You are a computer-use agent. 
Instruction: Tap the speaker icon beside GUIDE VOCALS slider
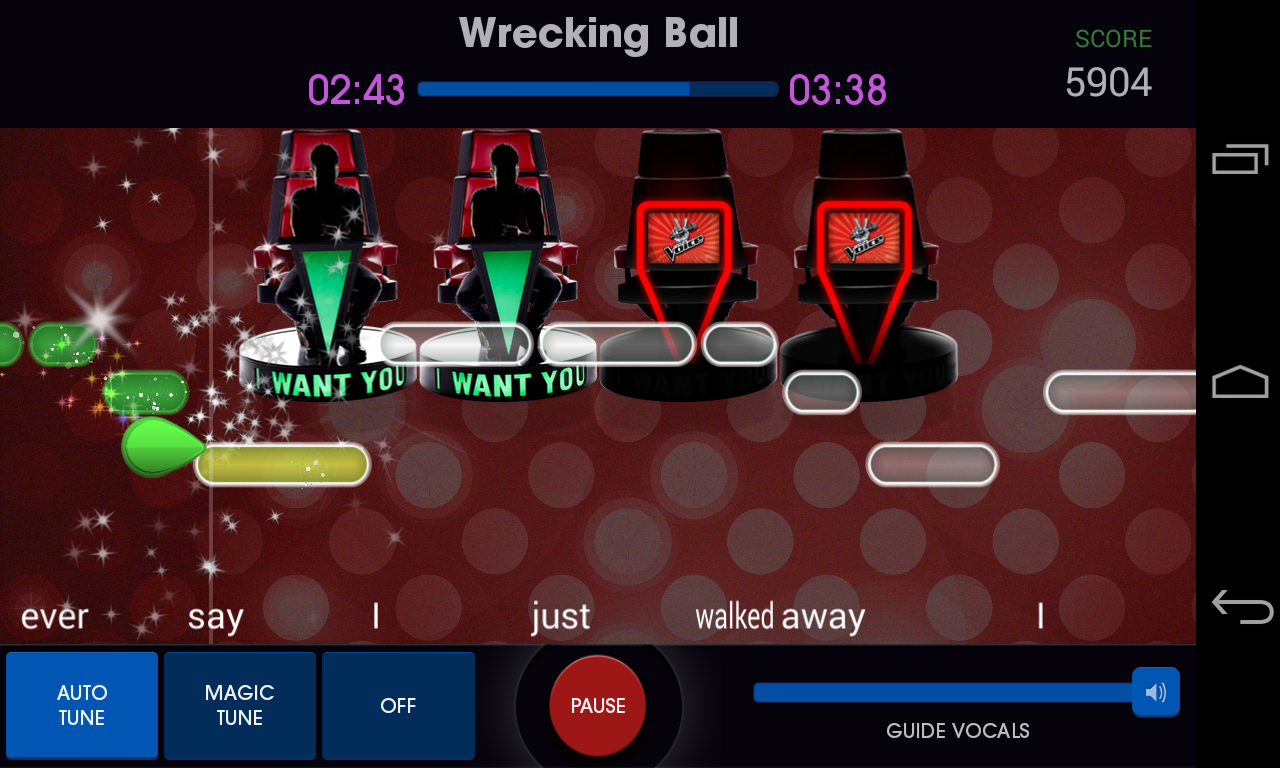[1156, 691]
